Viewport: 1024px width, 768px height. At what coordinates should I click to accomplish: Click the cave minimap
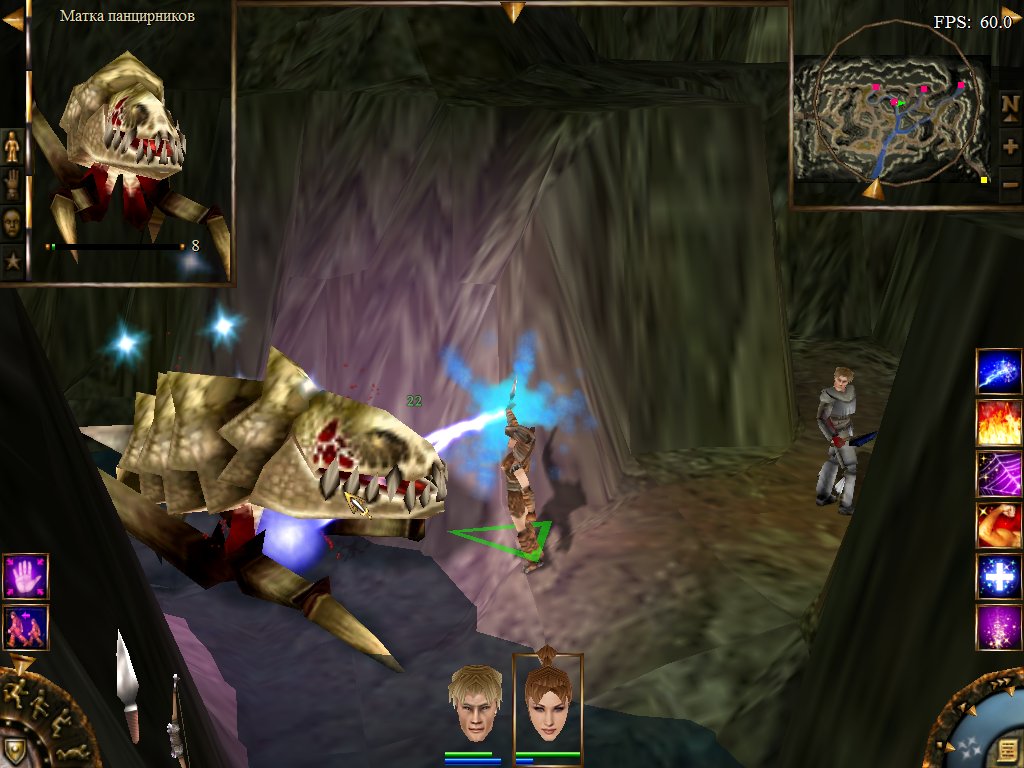(888, 115)
